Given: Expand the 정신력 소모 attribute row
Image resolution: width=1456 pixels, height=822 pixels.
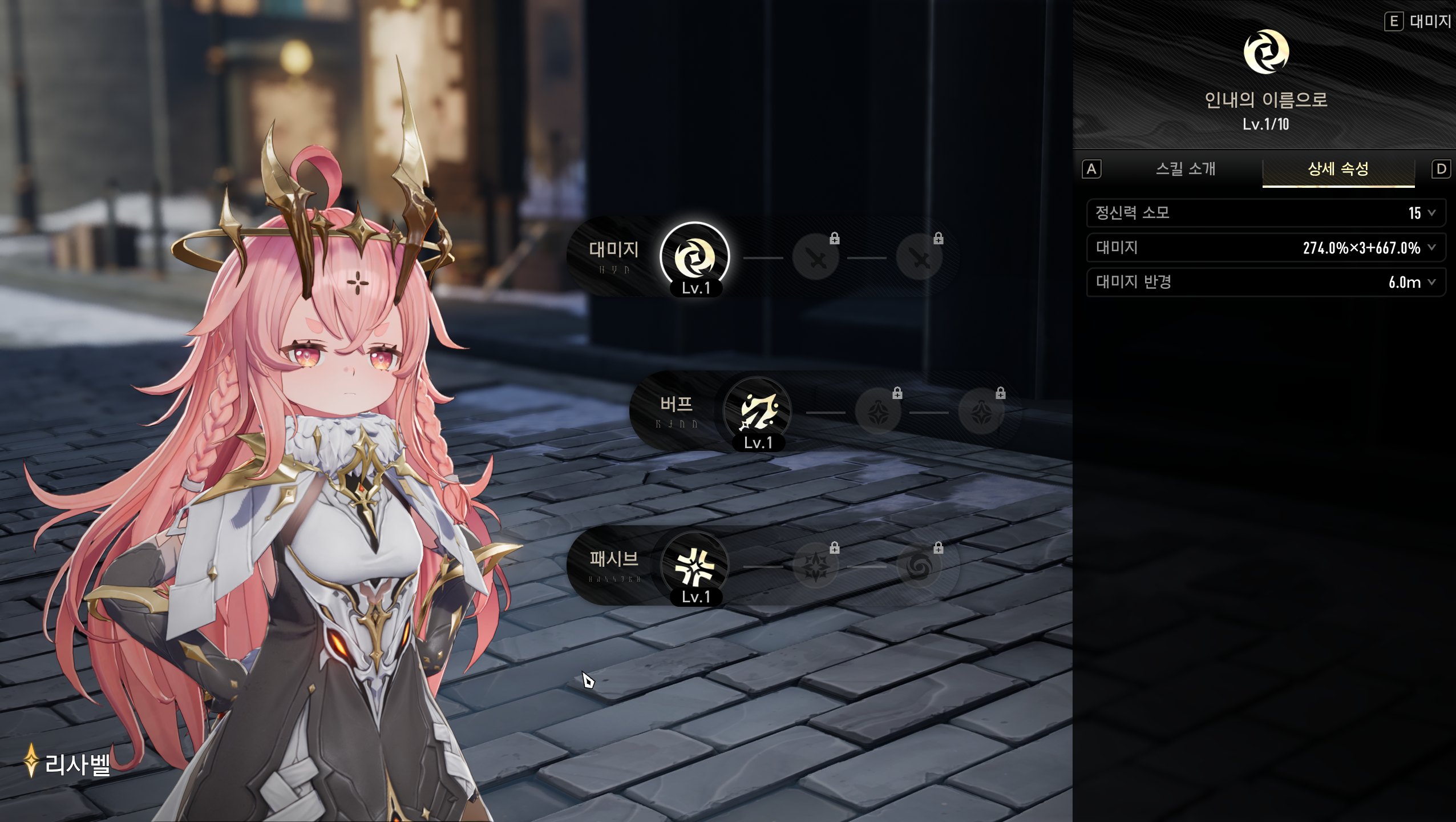Looking at the screenshot, I should (x=1265, y=213).
